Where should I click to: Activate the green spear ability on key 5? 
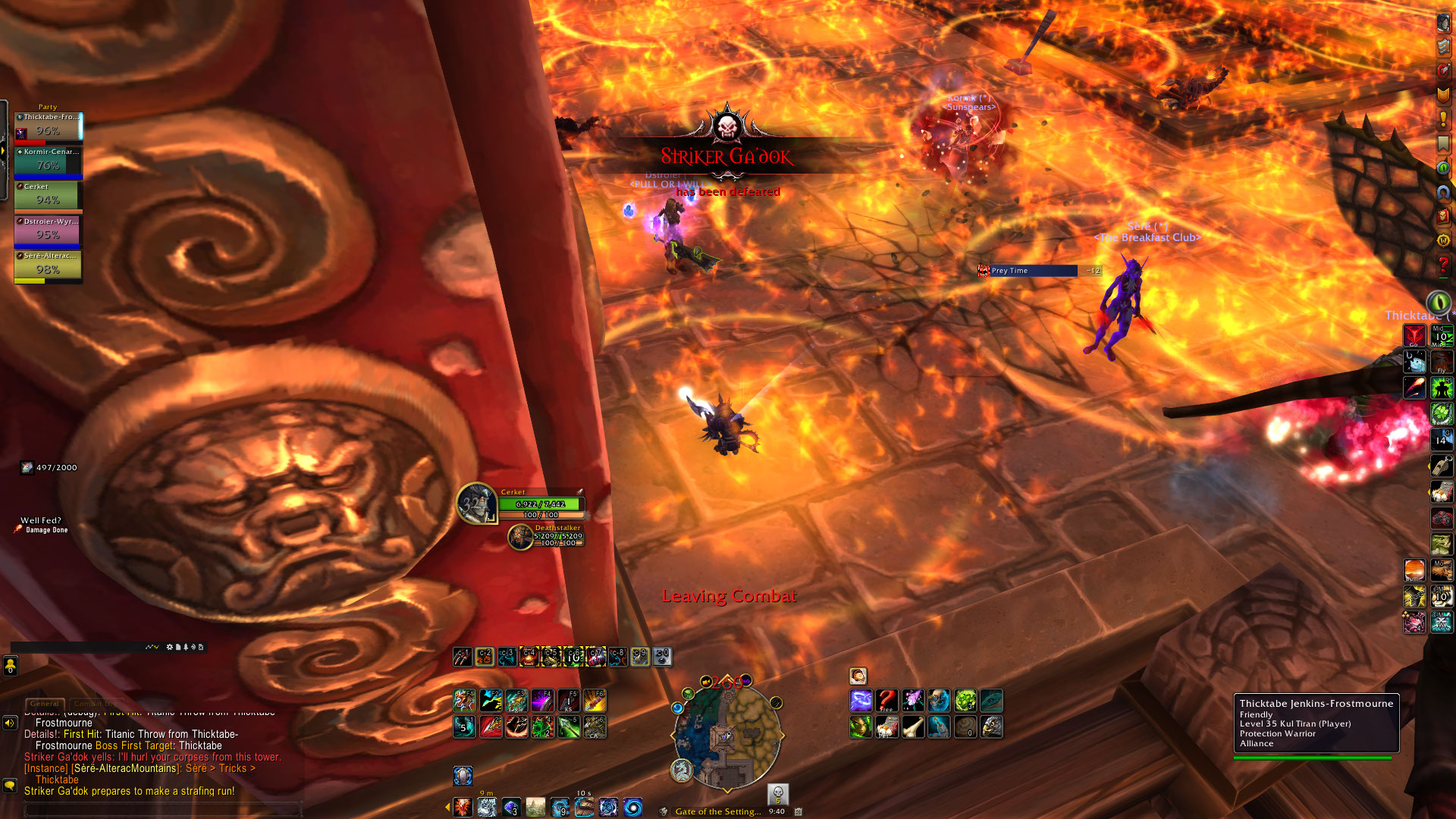569,727
